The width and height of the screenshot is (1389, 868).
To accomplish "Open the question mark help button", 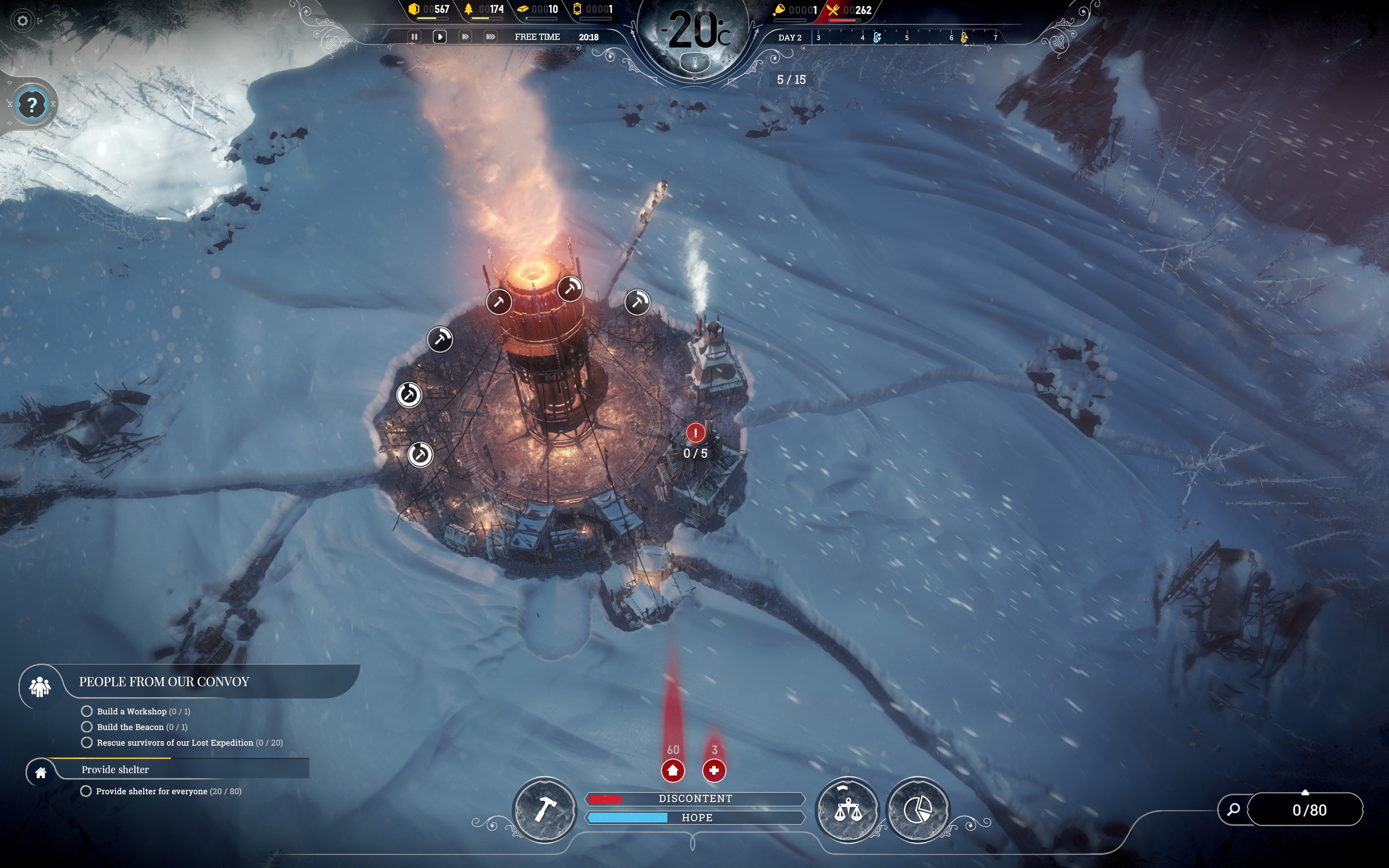I will click(32, 105).
